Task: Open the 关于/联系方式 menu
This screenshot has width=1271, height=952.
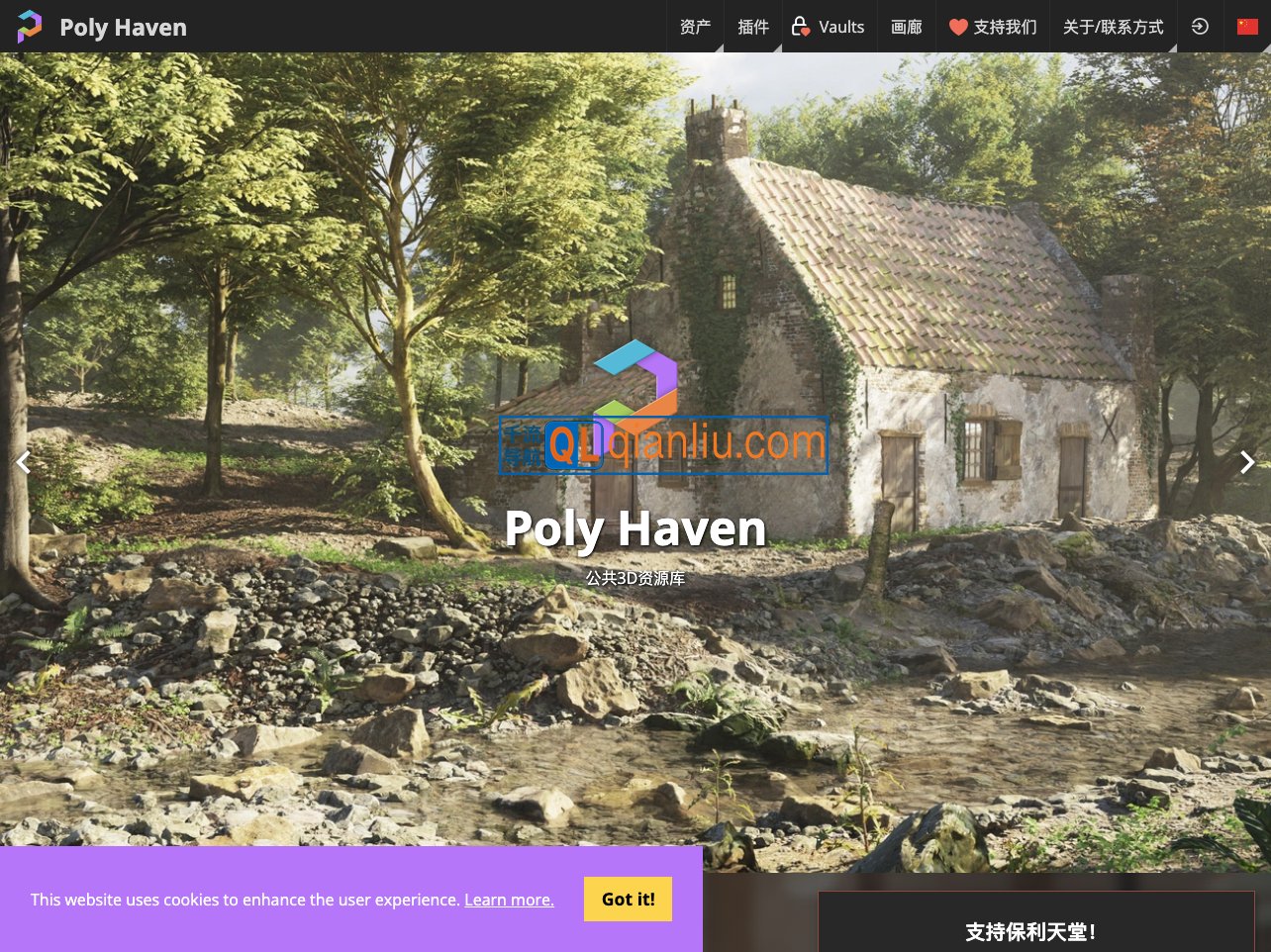Action: 1113,27
